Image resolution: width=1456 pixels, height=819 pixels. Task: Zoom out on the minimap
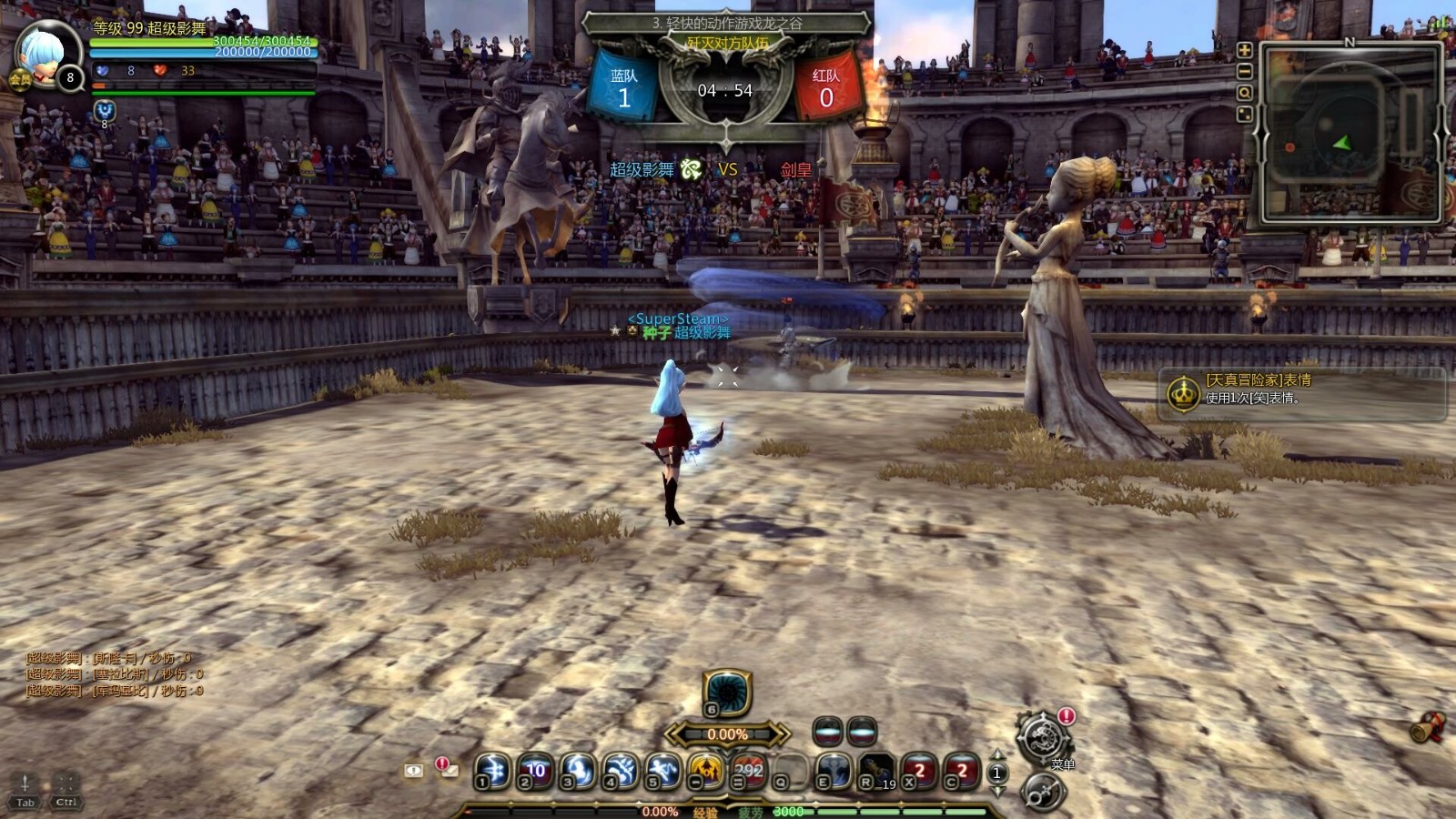tap(1244, 73)
